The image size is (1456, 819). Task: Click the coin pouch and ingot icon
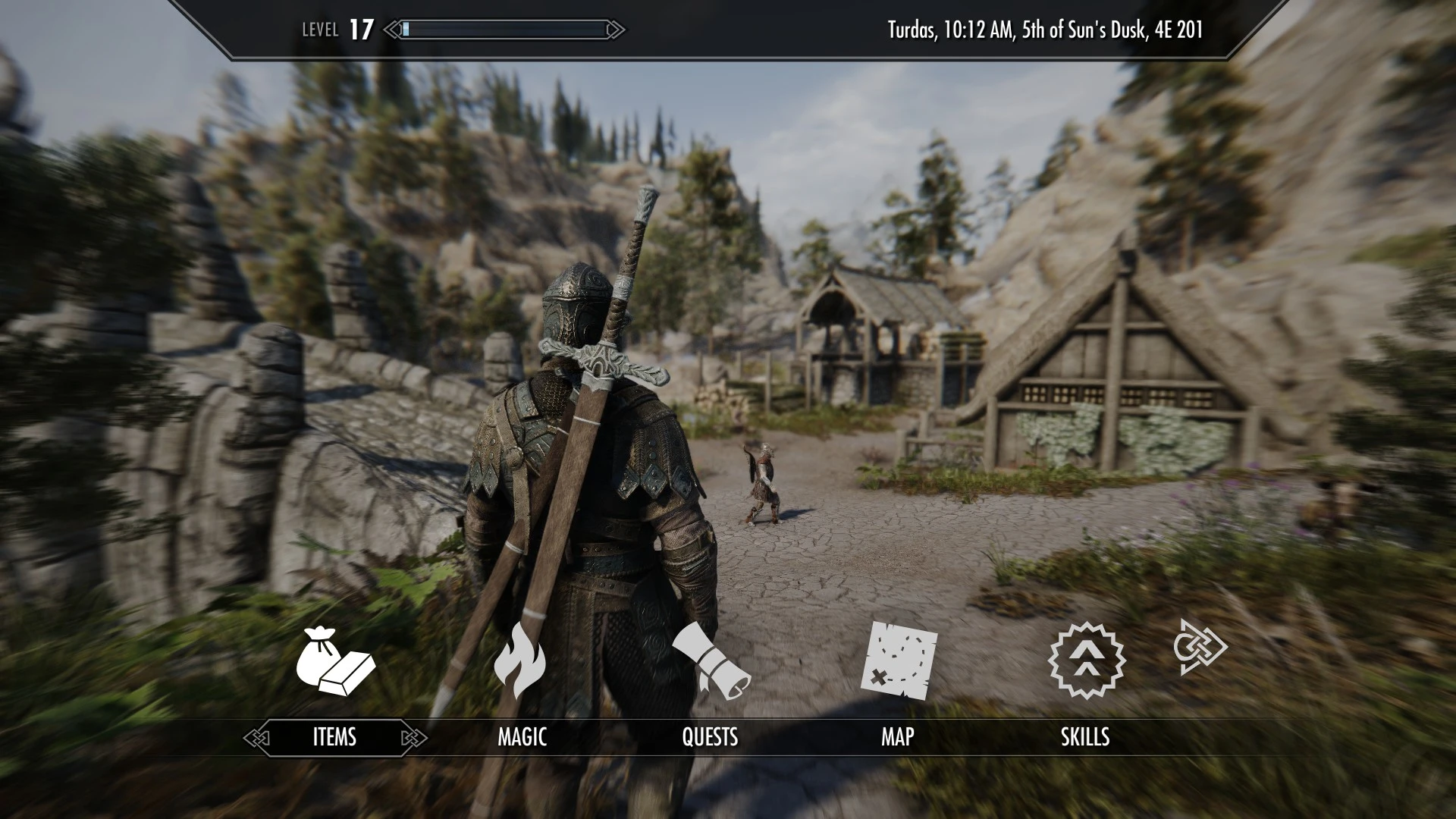(334, 661)
